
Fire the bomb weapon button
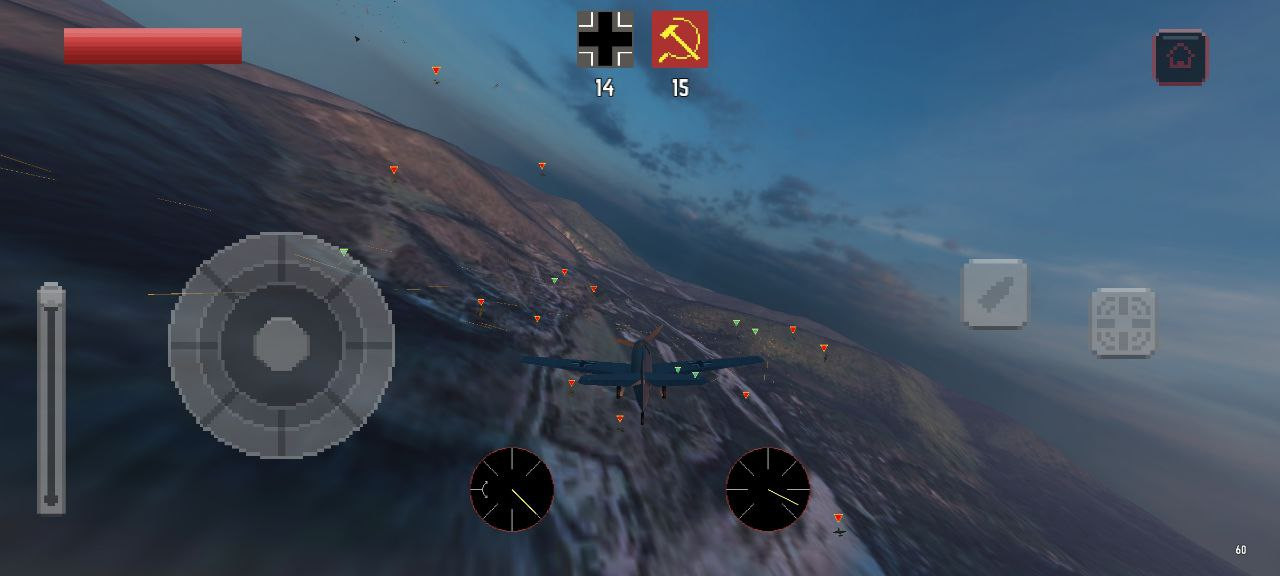pos(994,294)
